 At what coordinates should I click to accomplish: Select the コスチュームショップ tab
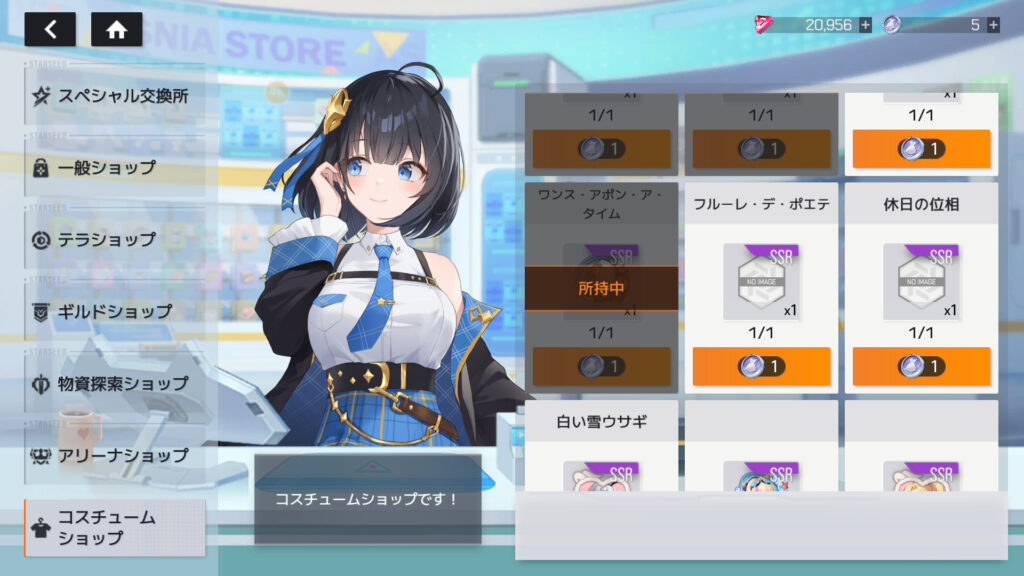114,528
